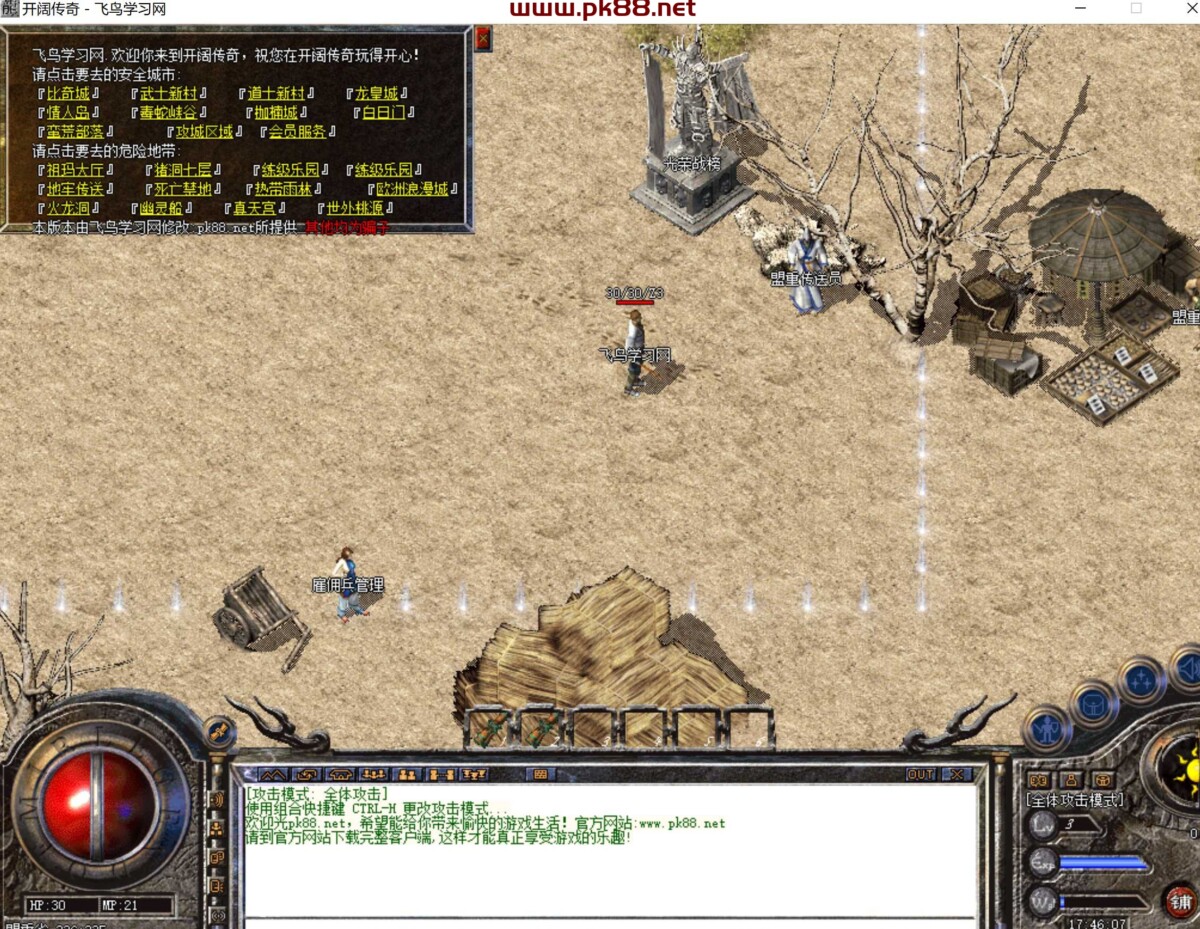Image resolution: width=1200 pixels, height=929 pixels.
Task: Close the game window from the title bar
Action: click(1181, 9)
